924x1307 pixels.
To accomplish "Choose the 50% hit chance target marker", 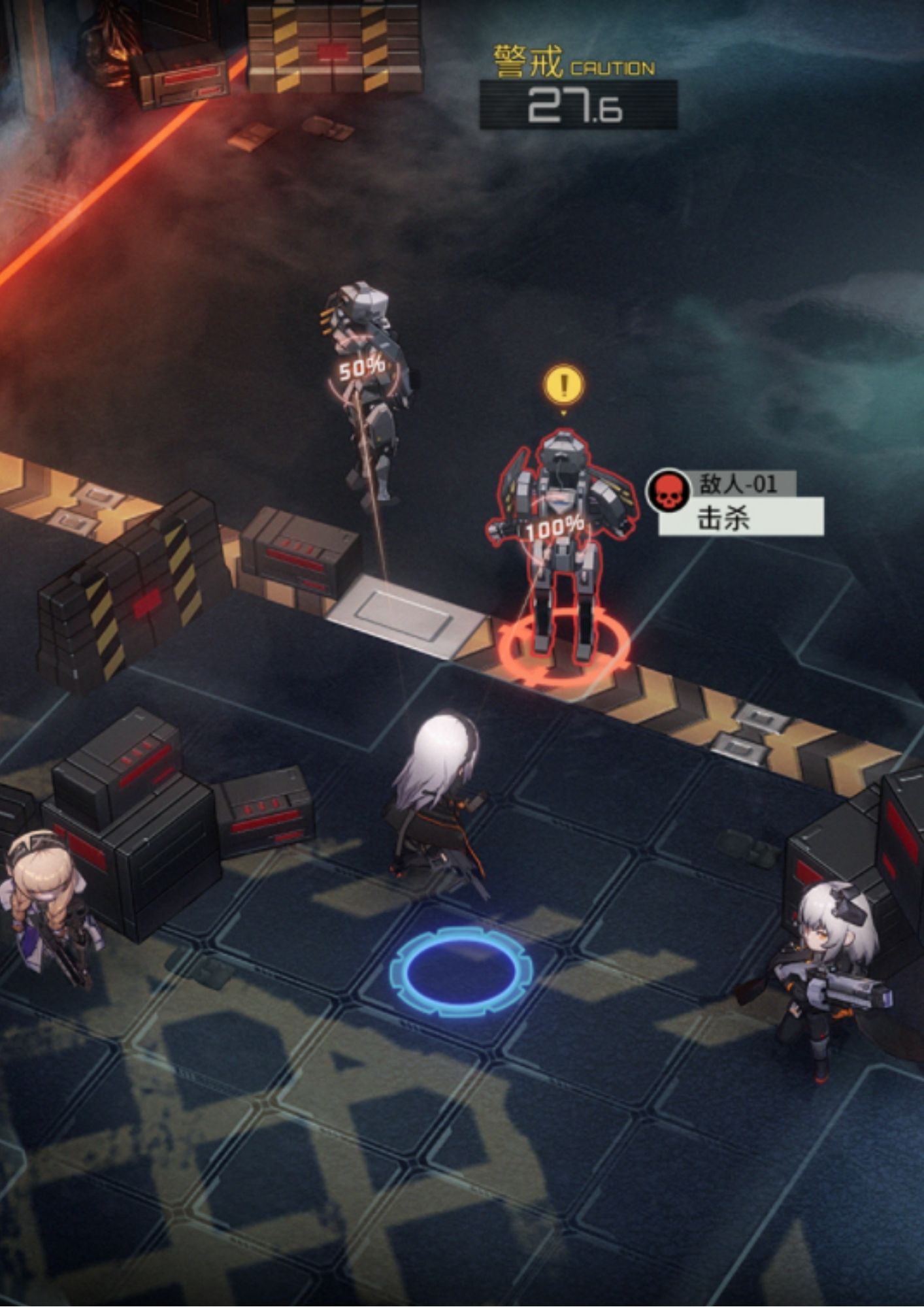I will 361,369.
